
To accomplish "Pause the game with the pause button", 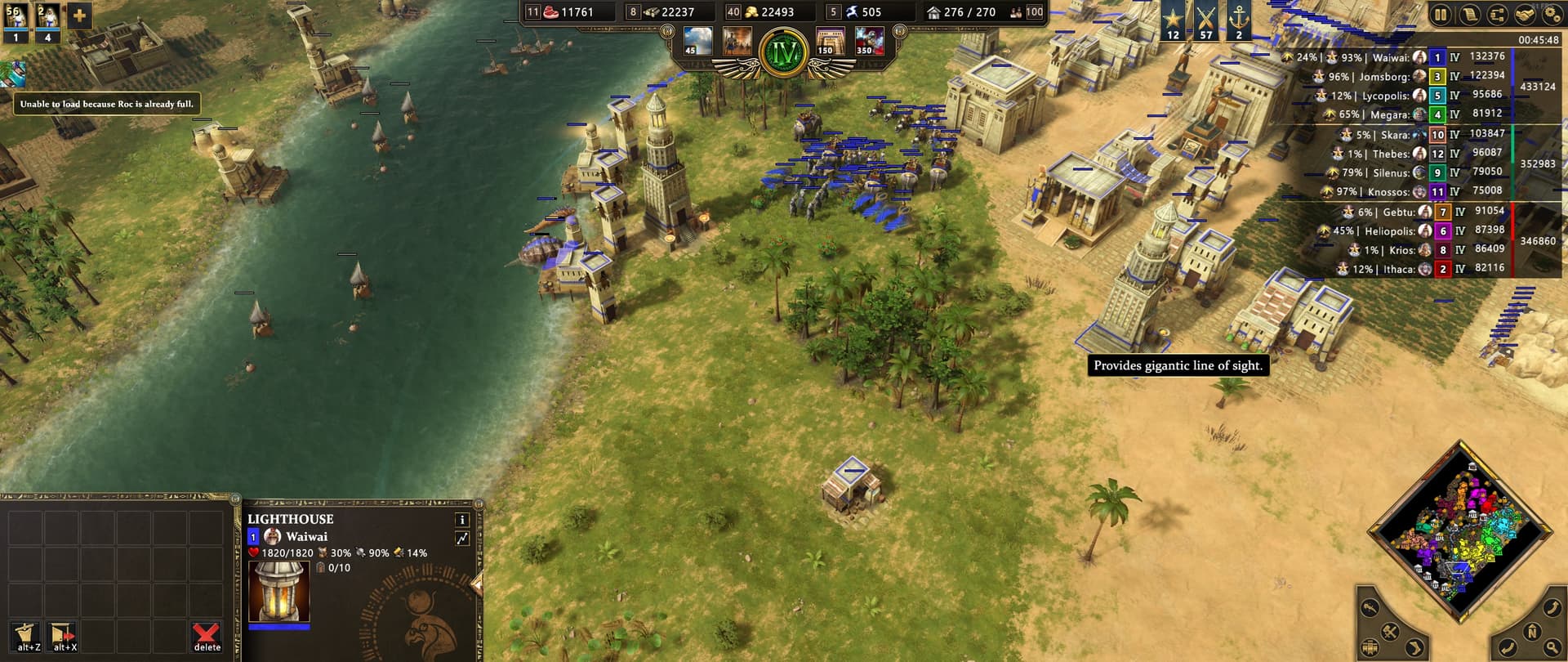I will pos(1441,15).
